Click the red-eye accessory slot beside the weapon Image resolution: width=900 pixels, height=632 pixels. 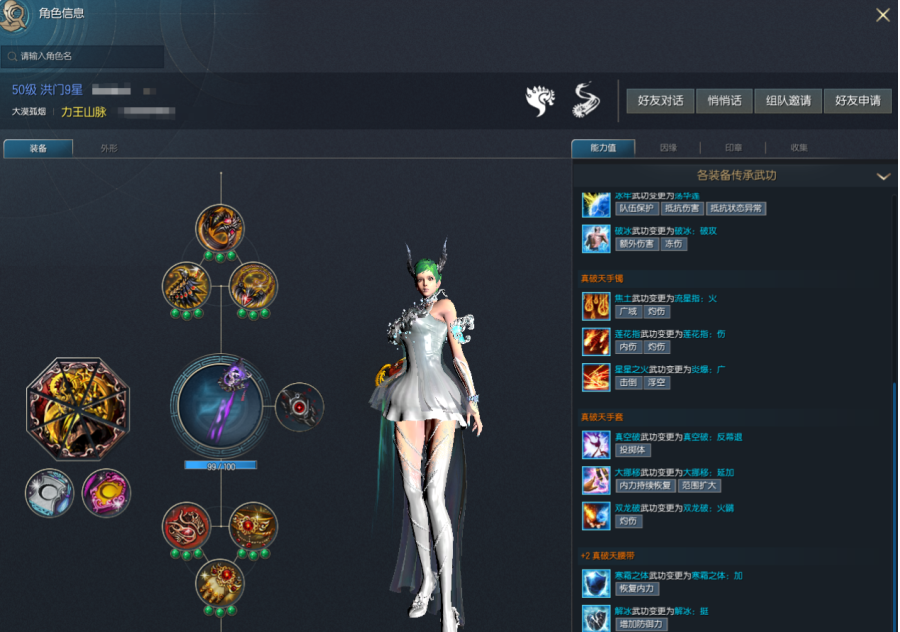click(x=299, y=406)
